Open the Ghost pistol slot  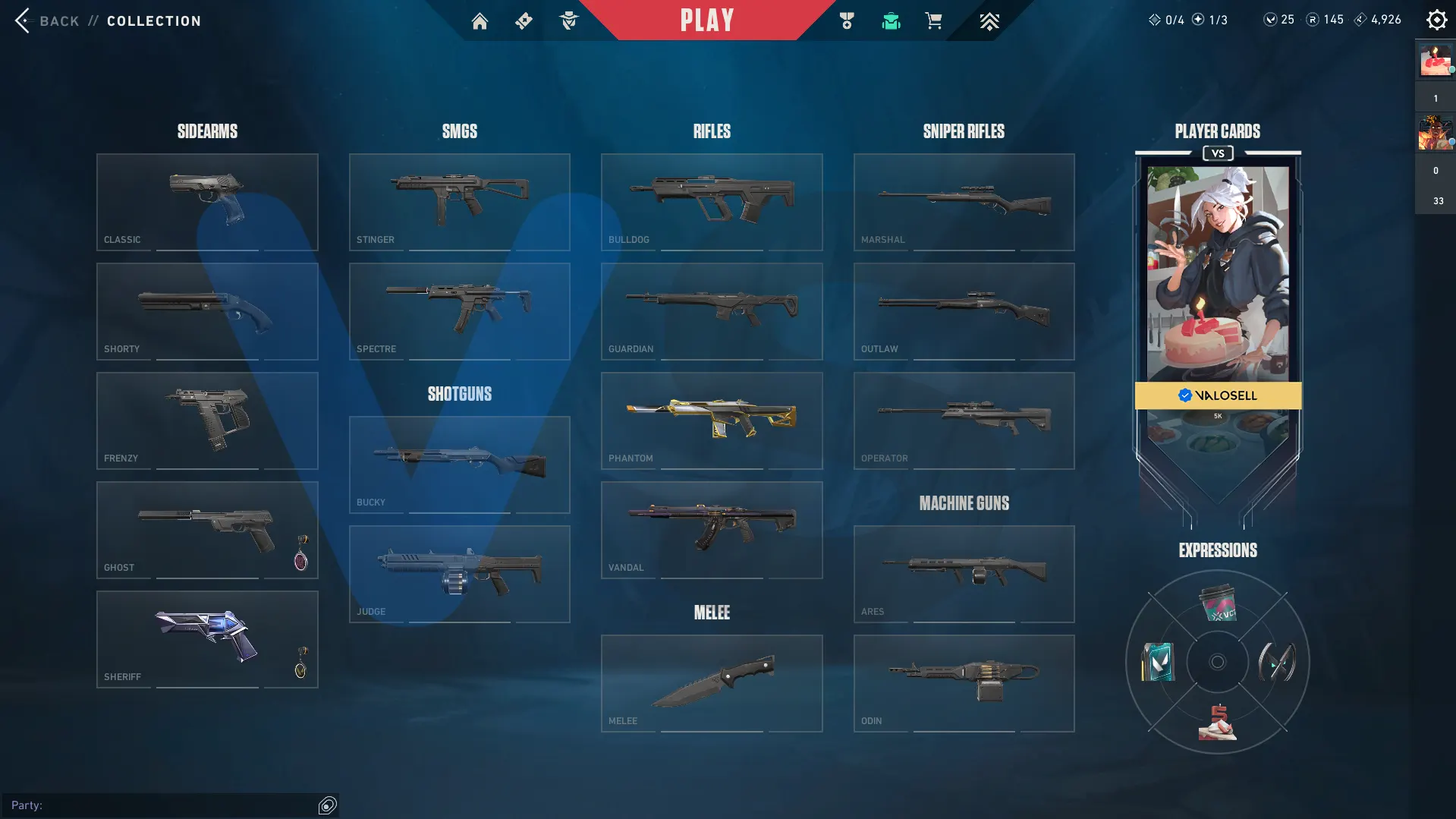point(207,530)
